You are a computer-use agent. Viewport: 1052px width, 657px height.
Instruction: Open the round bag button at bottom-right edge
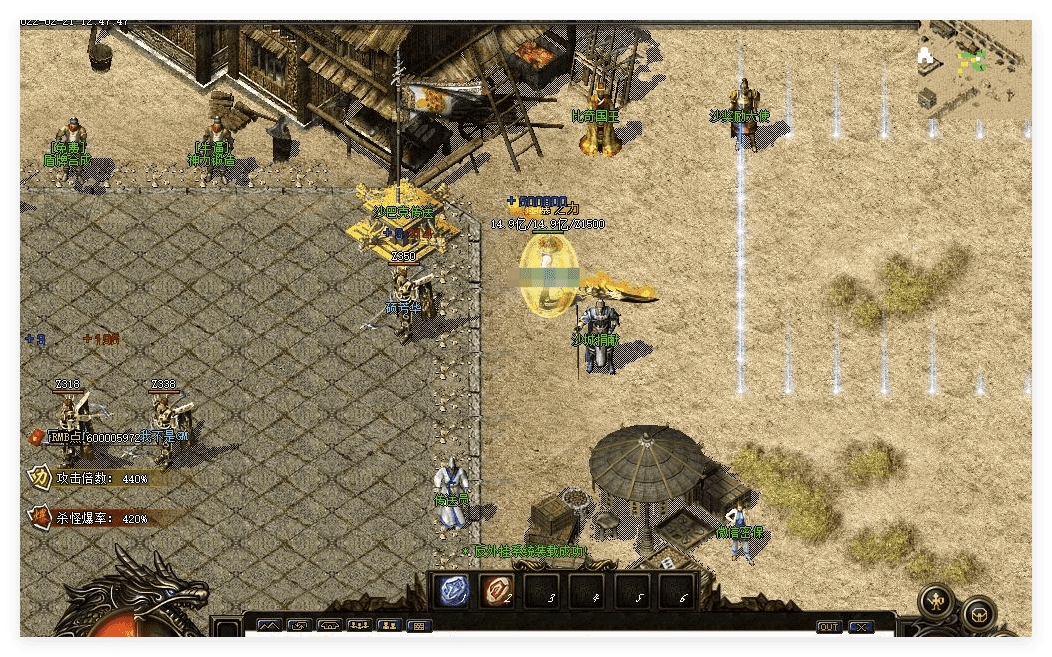pos(979,613)
